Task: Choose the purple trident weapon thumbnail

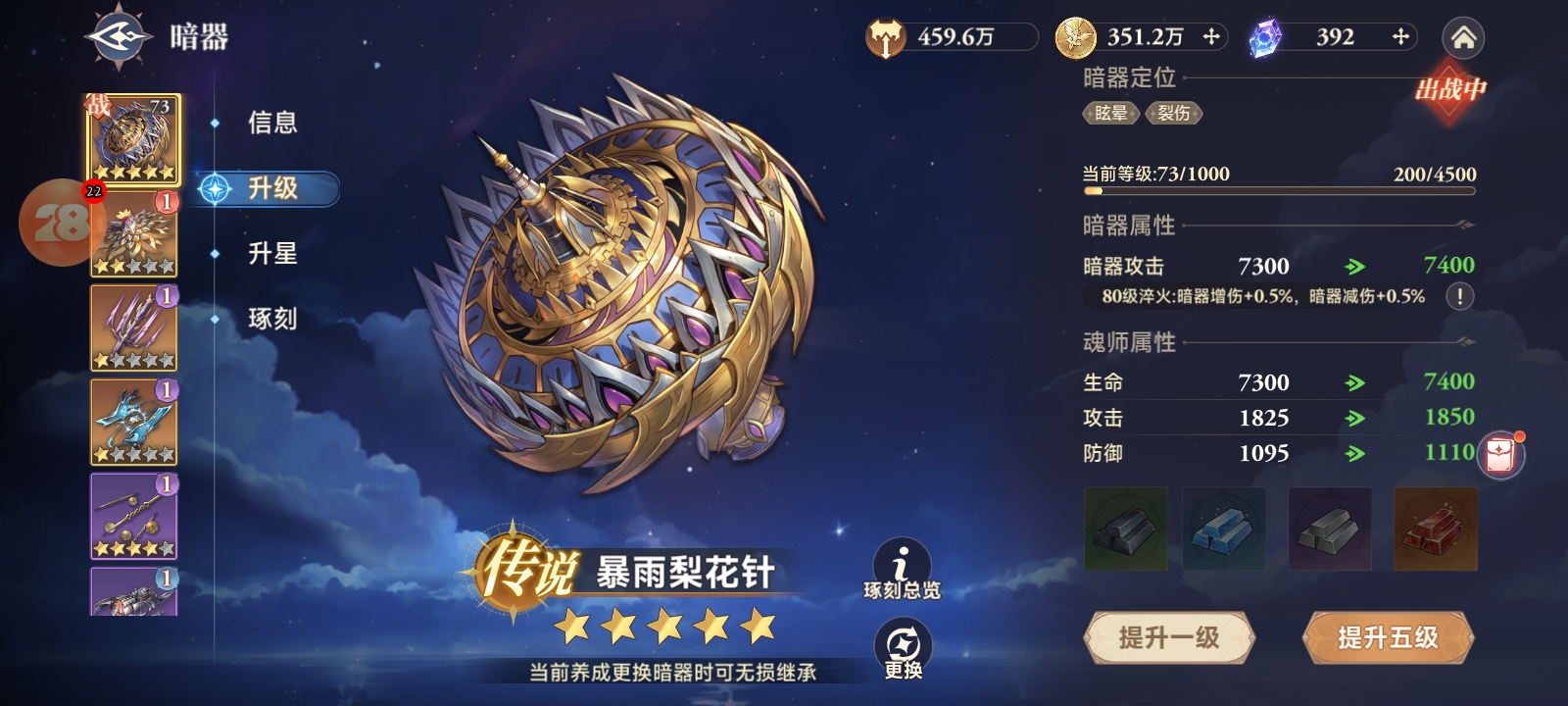Action: pos(134,328)
